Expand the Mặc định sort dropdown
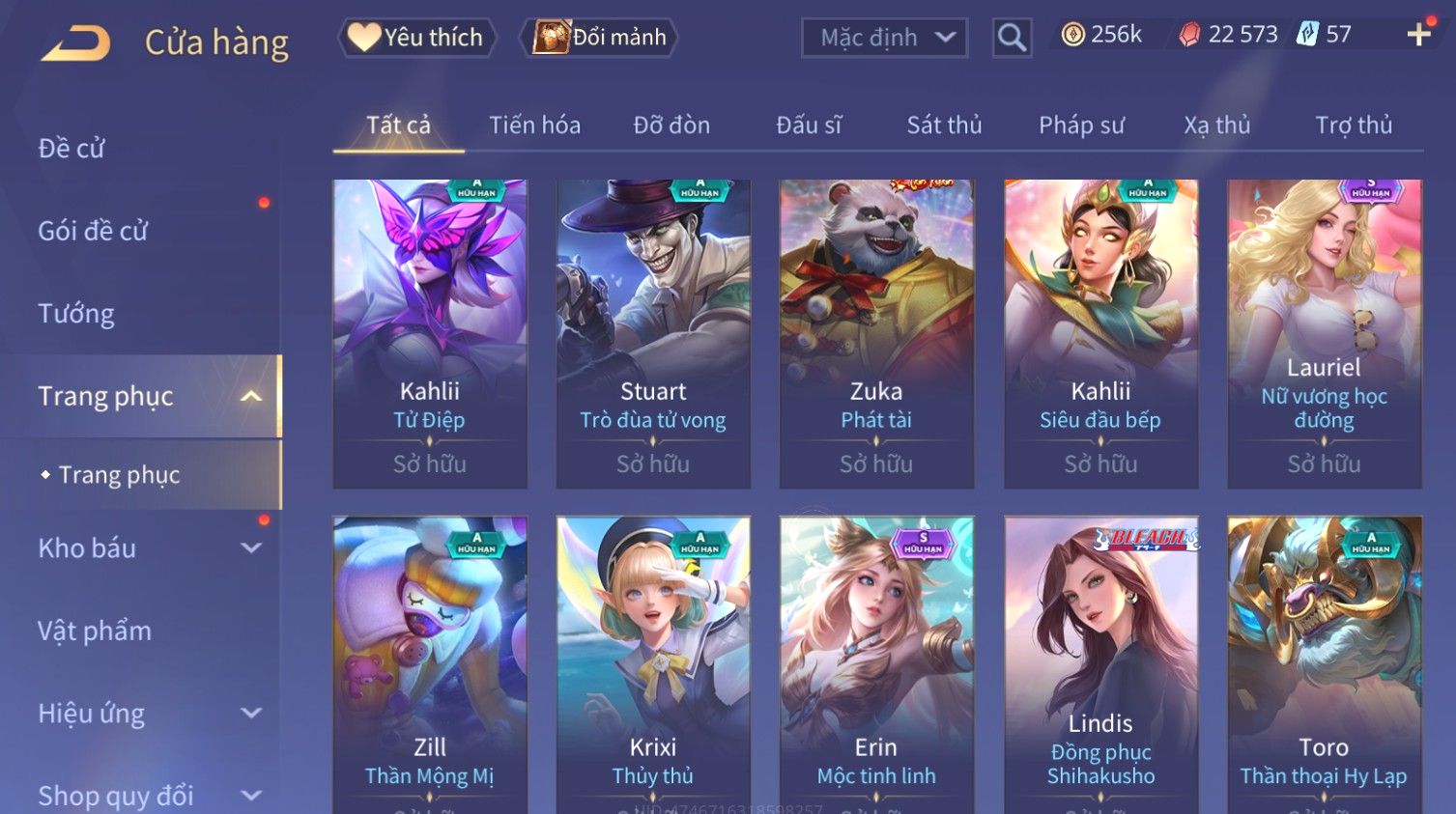The height and width of the screenshot is (814, 1456). click(x=884, y=38)
